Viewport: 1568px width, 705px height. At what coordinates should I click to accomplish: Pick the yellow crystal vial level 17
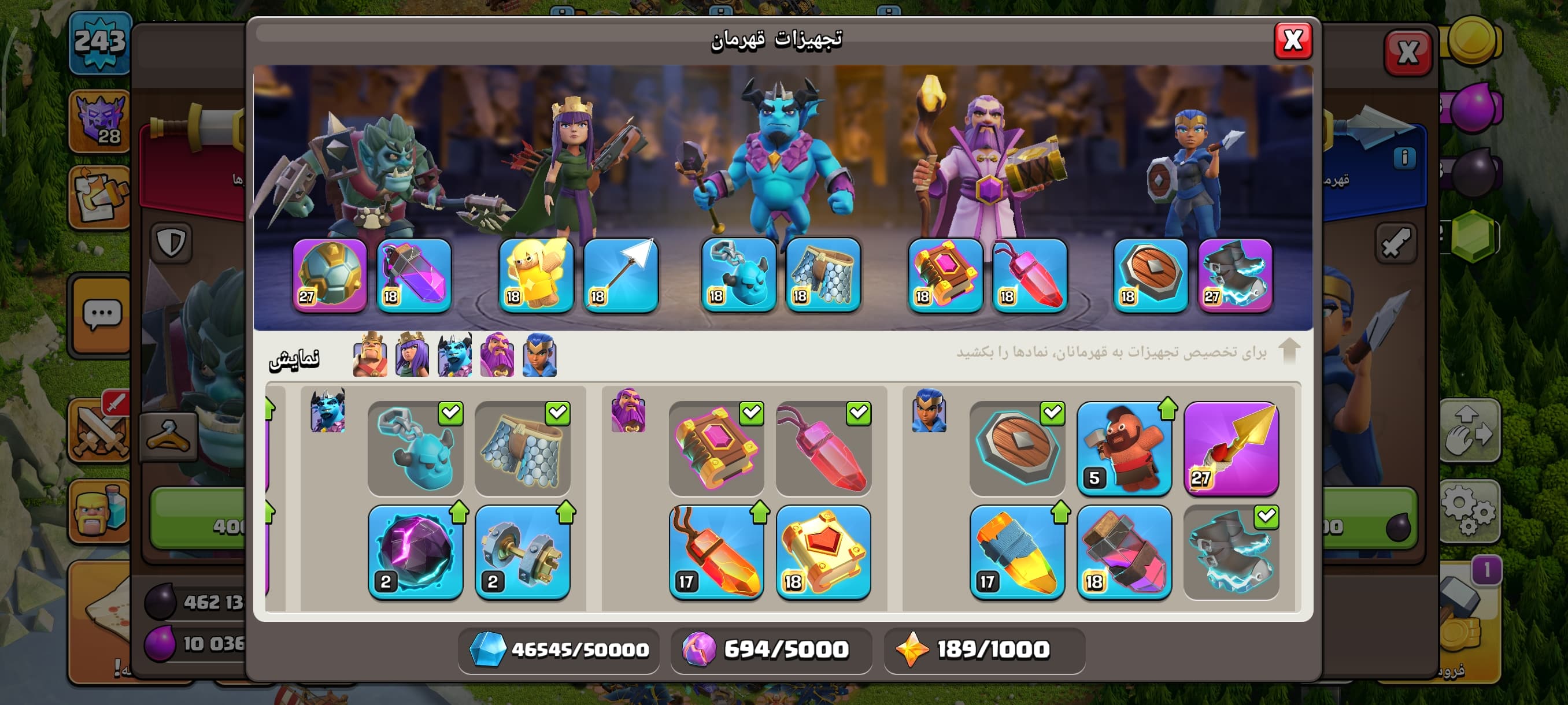click(x=1016, y=552)
